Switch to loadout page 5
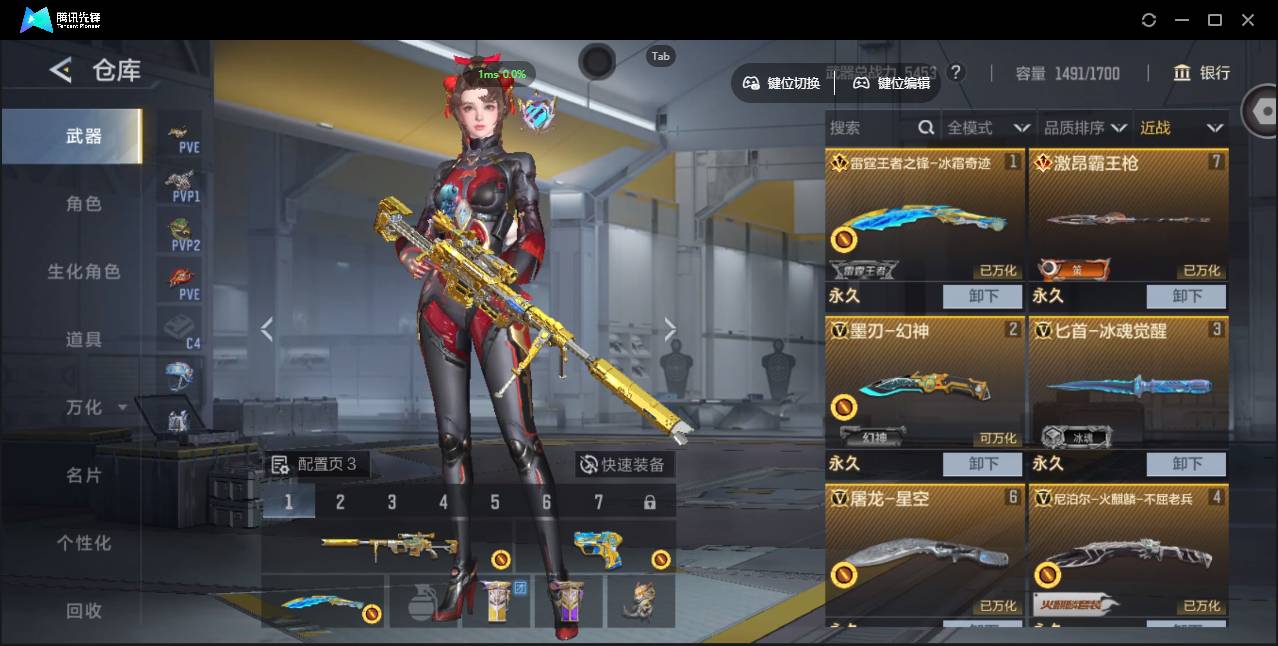1278x646 pixels. [x=495, y=502]
